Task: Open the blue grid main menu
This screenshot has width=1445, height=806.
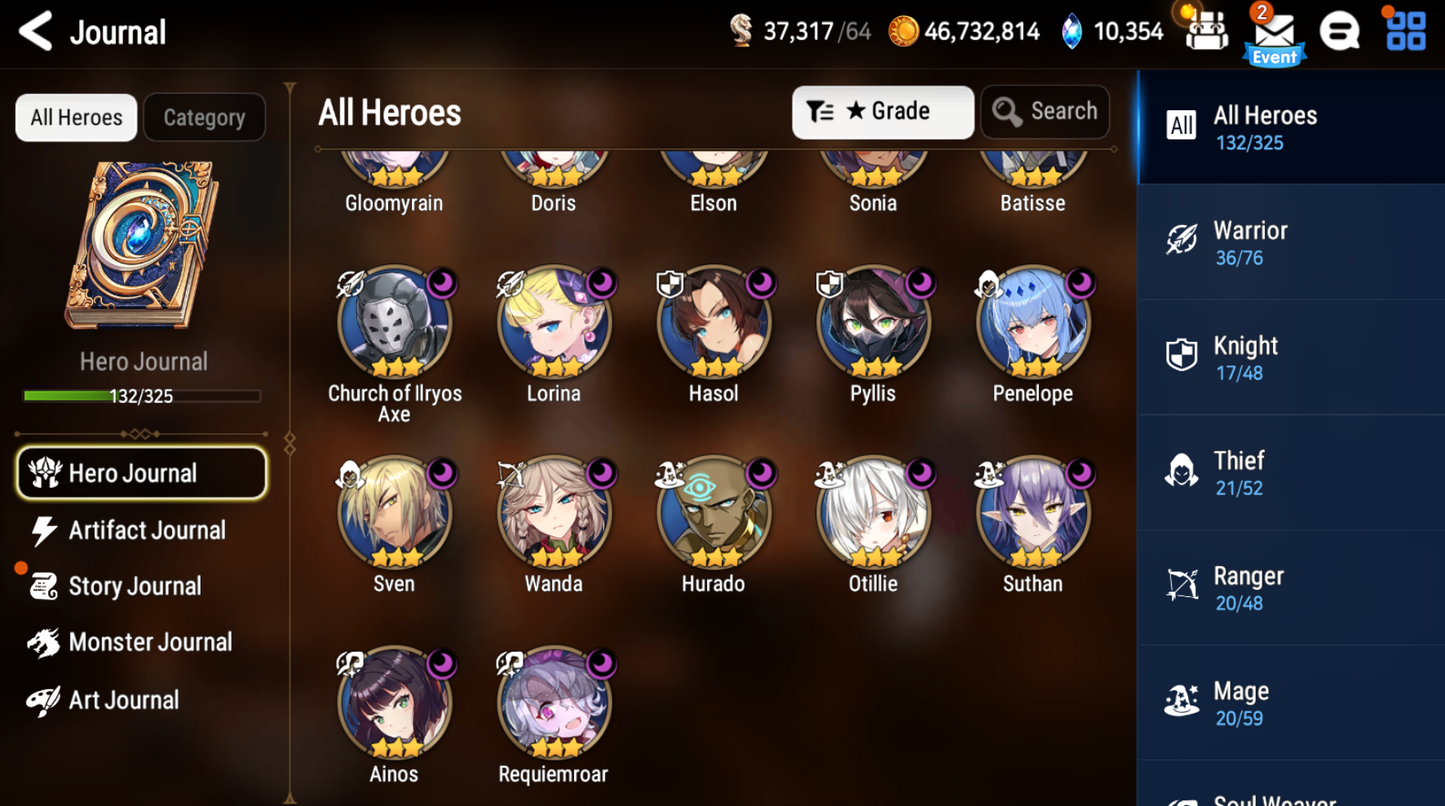Action: [1406, 32]
